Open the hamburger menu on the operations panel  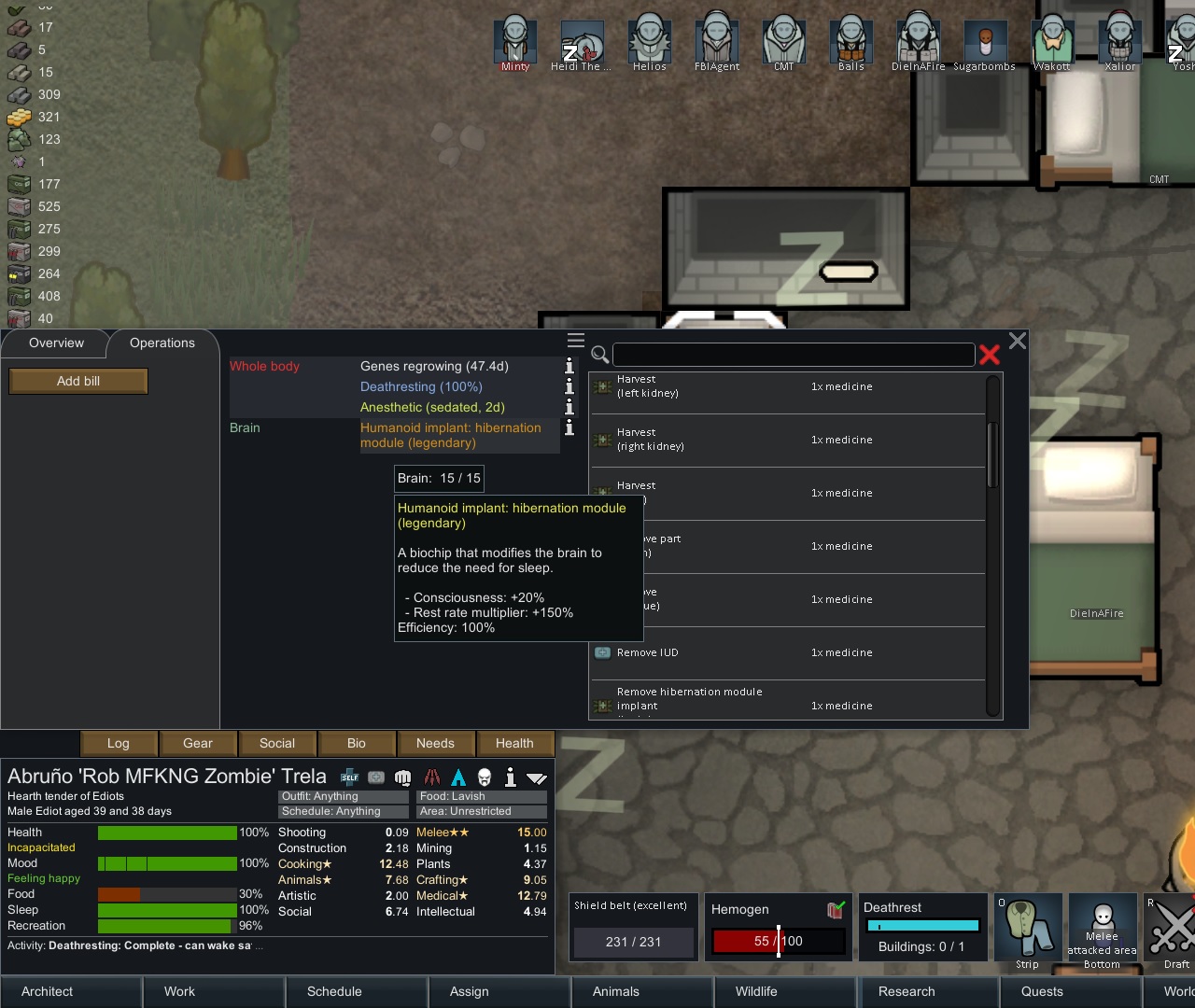[576, 341]
